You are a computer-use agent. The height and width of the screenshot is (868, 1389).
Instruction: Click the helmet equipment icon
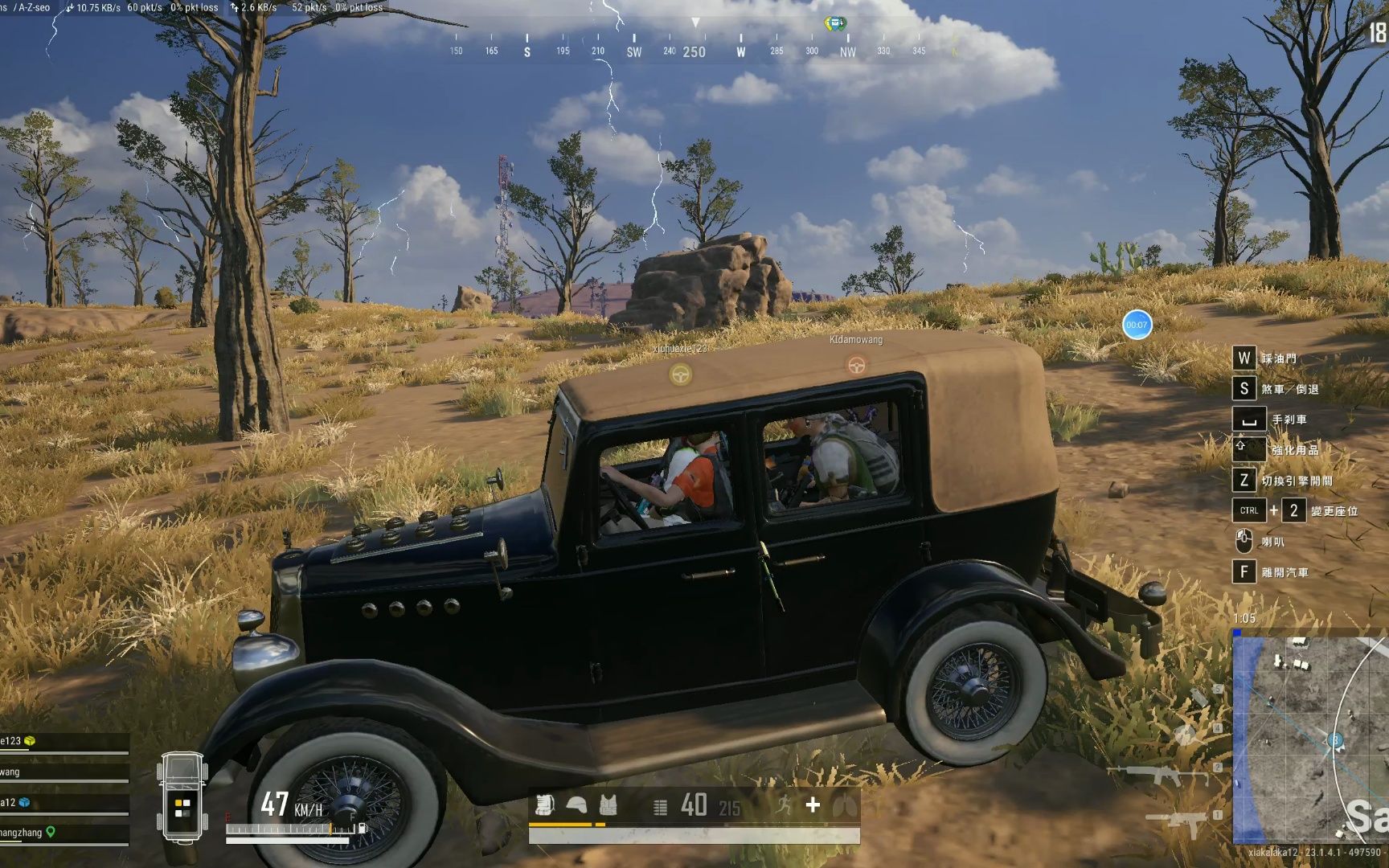tap(576, 805)
